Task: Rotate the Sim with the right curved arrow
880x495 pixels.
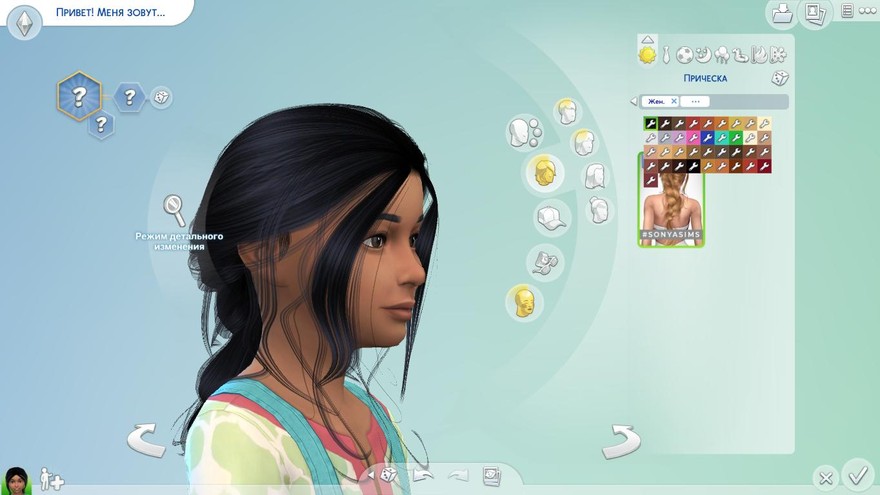Action: (x=620, y=440)
